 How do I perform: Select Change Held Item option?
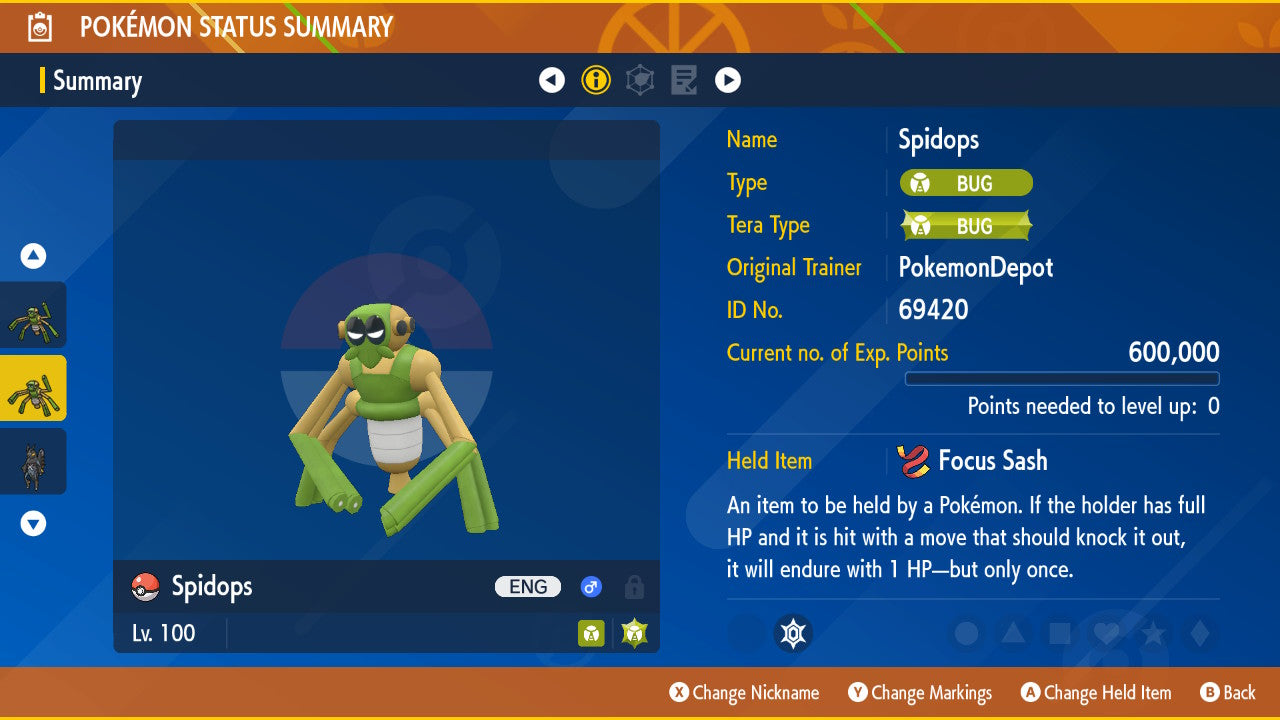[x=1095, y=693]
